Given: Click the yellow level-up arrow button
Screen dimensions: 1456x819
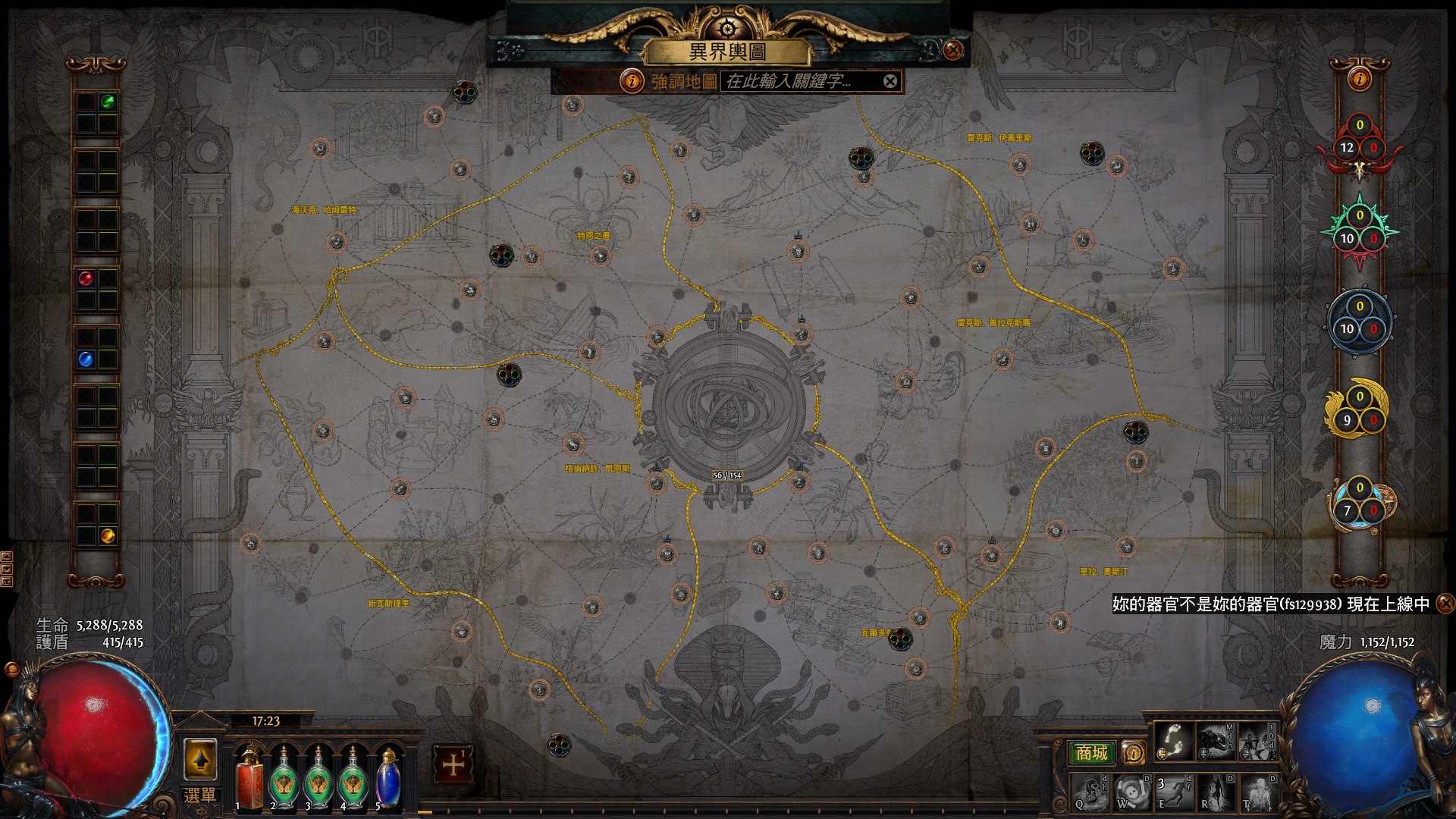Looking at the screenshot, I should (200, 758).
